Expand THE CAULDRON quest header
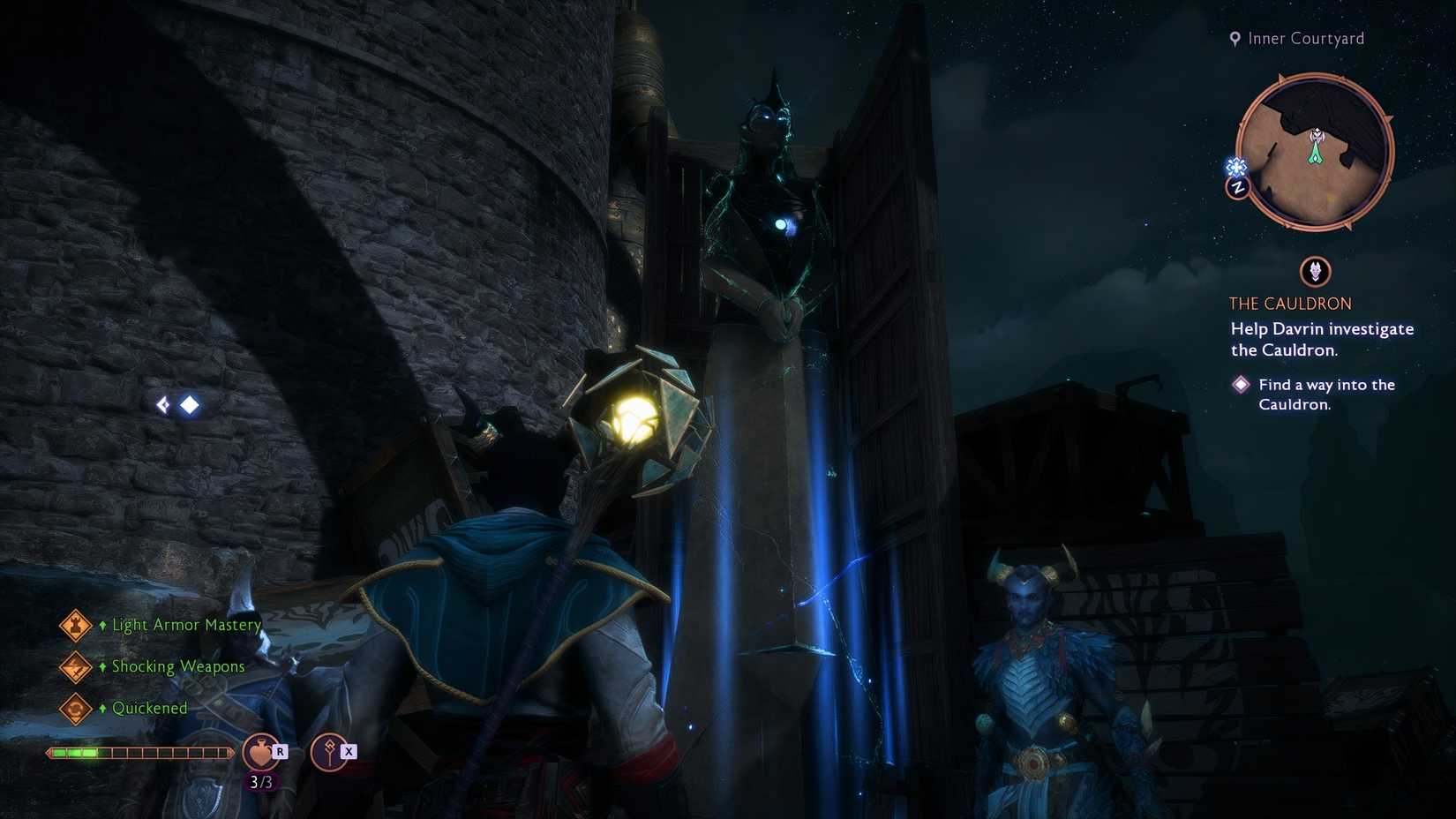1456x819 pixels. coord(1290,303)
